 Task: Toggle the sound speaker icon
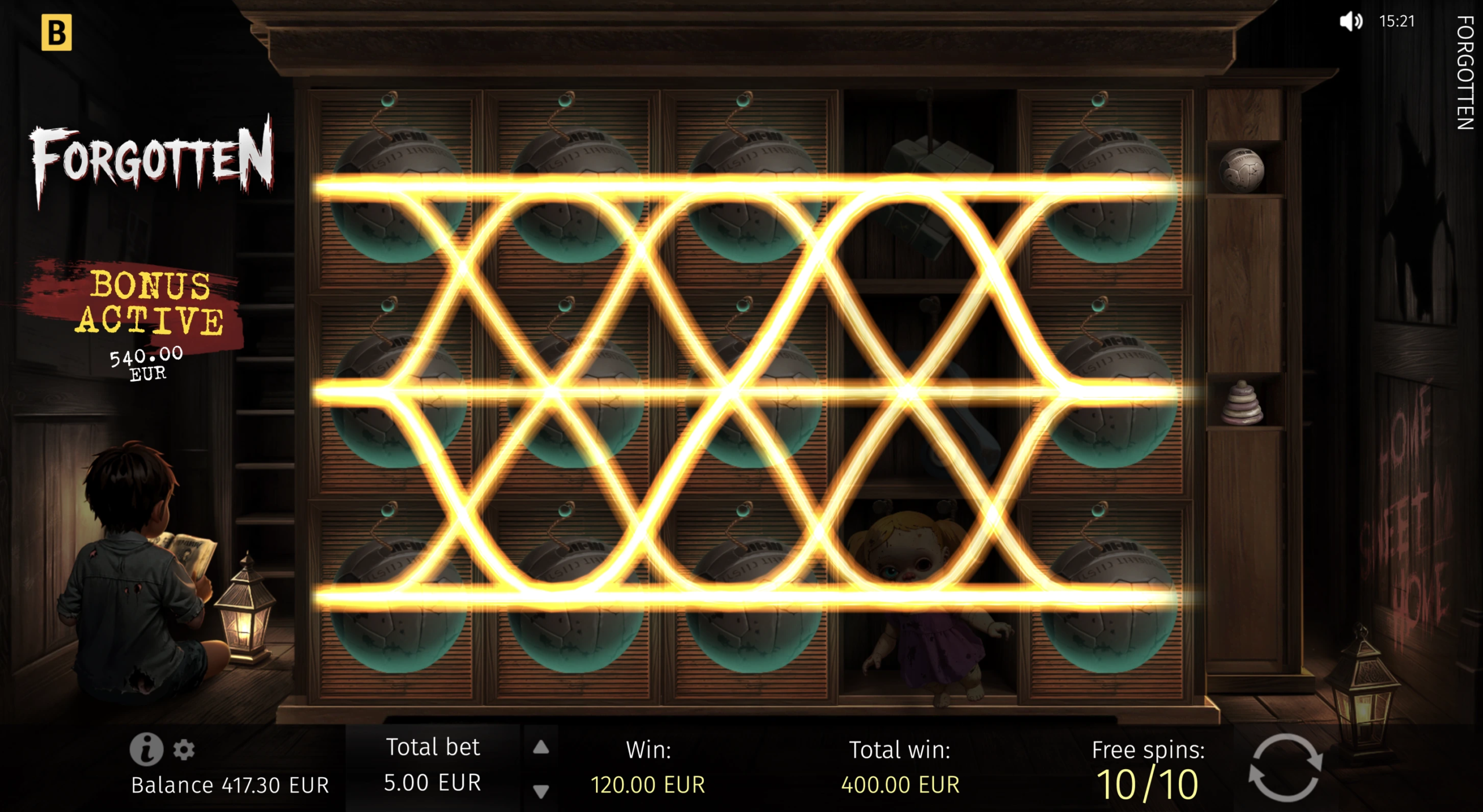[1350, 21]
